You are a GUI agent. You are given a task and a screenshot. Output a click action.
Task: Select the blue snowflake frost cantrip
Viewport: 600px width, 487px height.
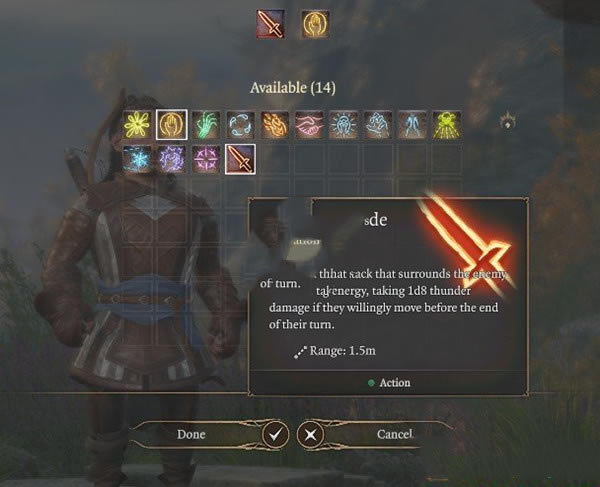tap(138, 158)
